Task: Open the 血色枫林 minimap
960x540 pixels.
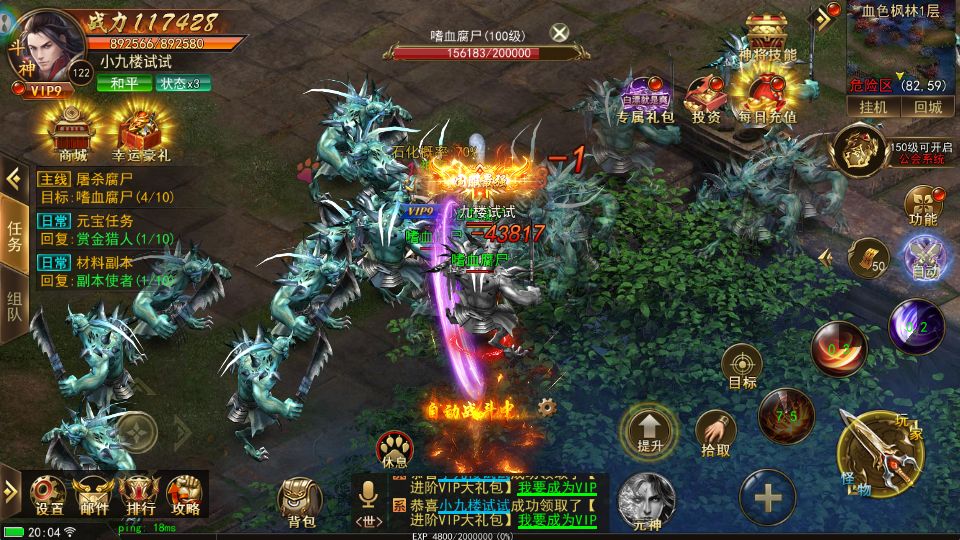Action: click(x=902, y=45)
